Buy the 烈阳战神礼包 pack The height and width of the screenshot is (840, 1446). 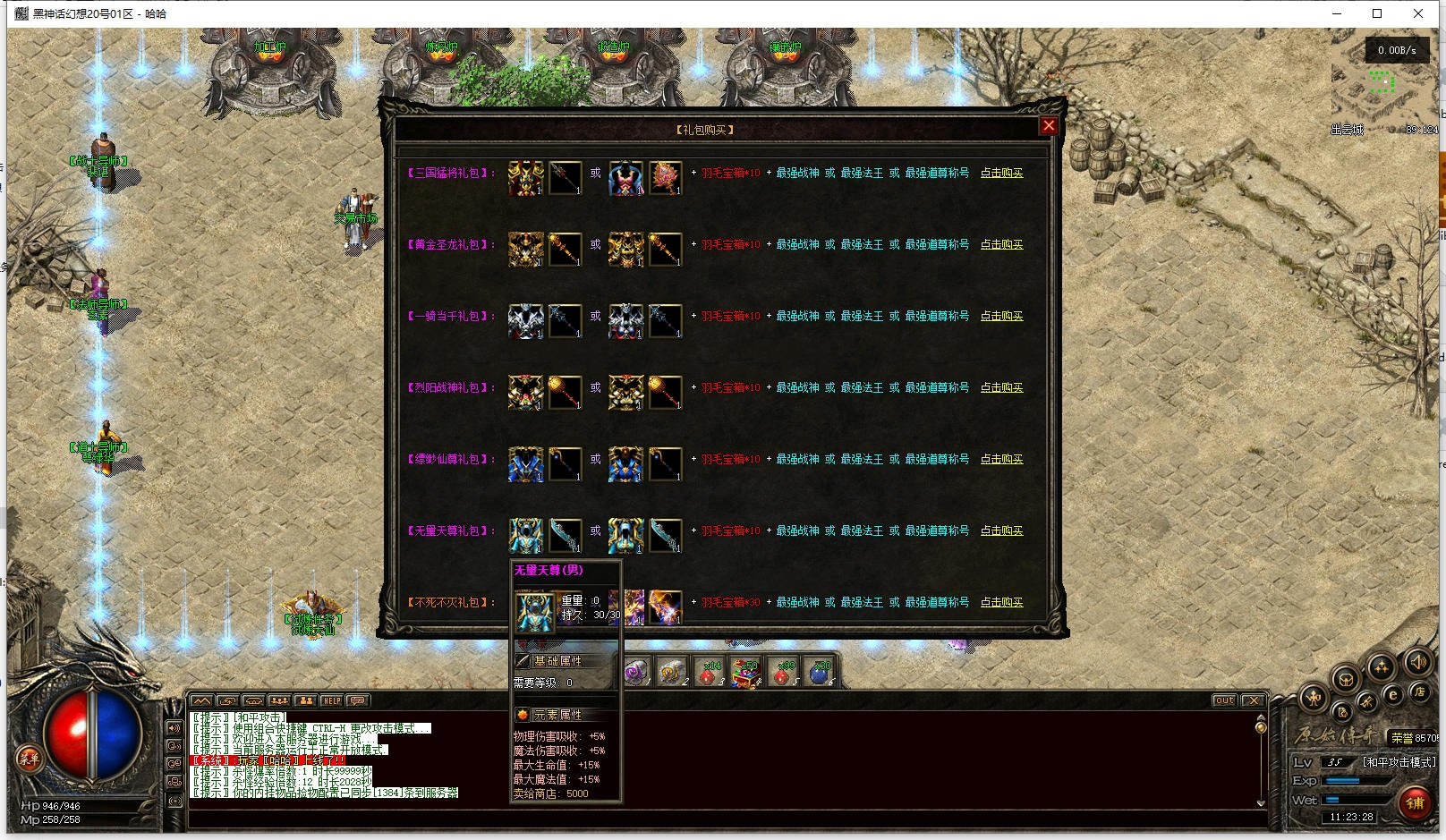click(1001, 388)
